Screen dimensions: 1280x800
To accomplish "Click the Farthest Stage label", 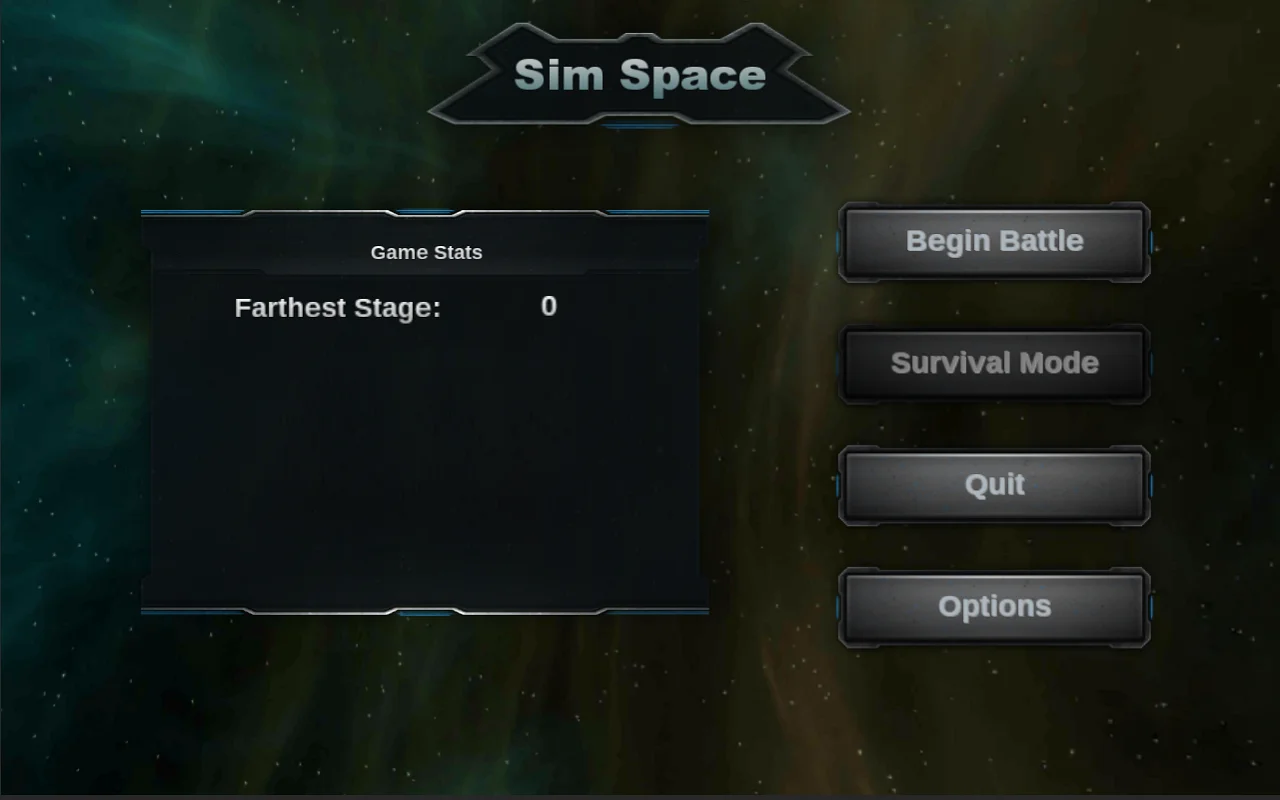I will (337, 307).
